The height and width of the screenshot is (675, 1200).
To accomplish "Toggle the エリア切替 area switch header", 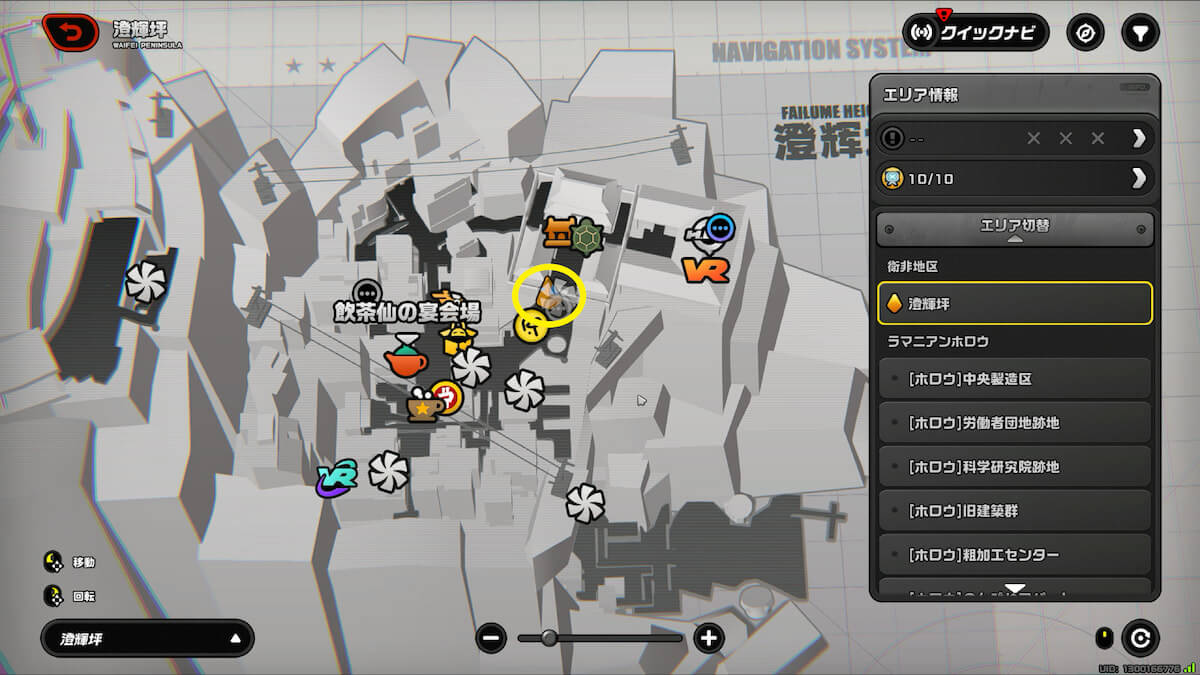I will point(1015,228).
